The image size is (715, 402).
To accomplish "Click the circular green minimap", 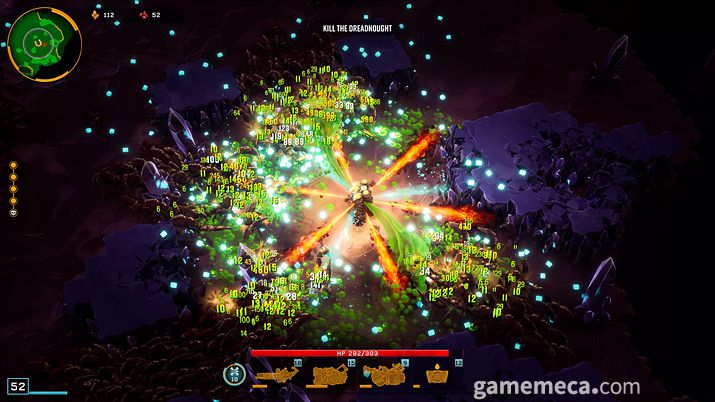I will coord(45,43).
